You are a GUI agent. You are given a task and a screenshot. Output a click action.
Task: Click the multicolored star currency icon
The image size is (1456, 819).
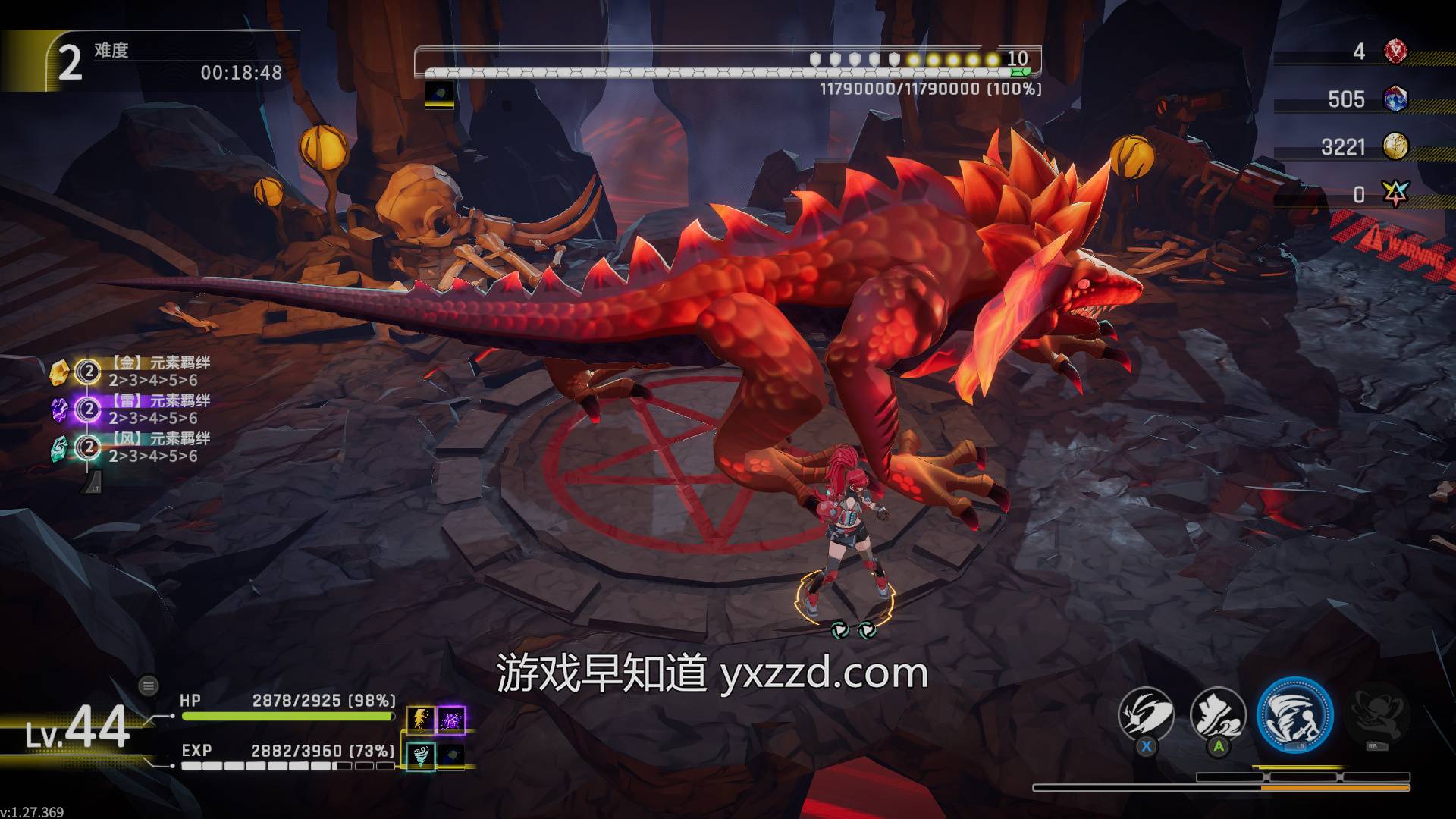[1395, 194]
